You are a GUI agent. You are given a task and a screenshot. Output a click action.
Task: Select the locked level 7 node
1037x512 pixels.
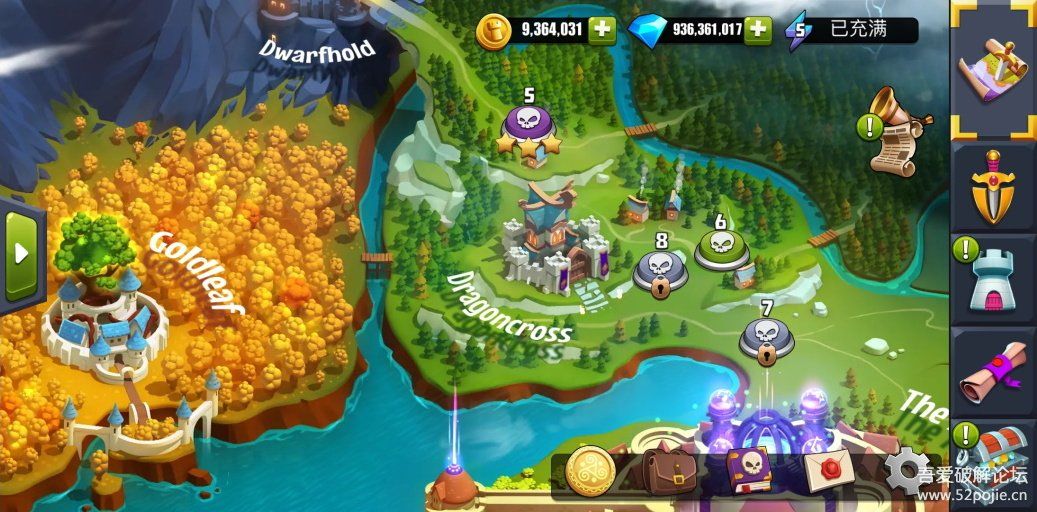767,337
